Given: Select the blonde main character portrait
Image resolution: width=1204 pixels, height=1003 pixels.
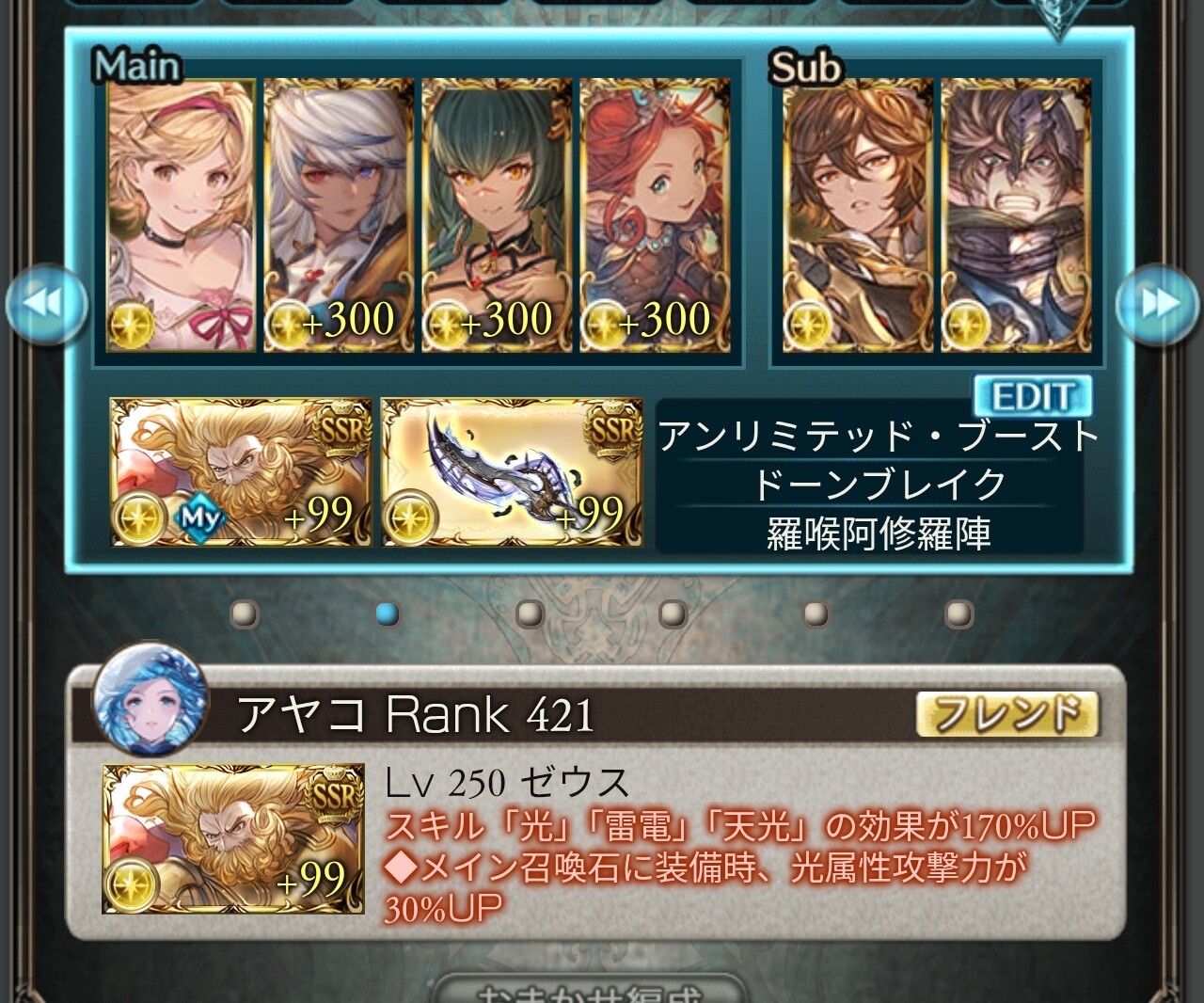Looking at the screenshot, I should coord(182,215).
